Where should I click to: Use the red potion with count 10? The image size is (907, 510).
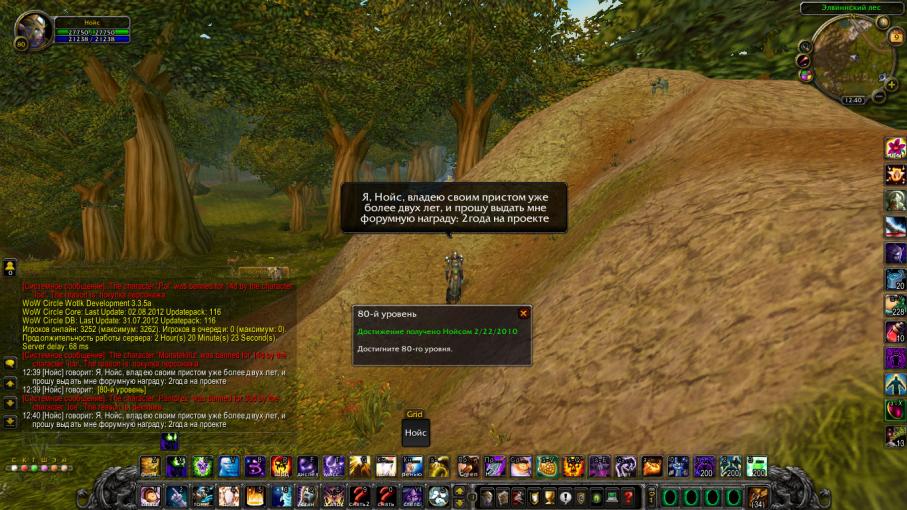[x=895, y=331]
